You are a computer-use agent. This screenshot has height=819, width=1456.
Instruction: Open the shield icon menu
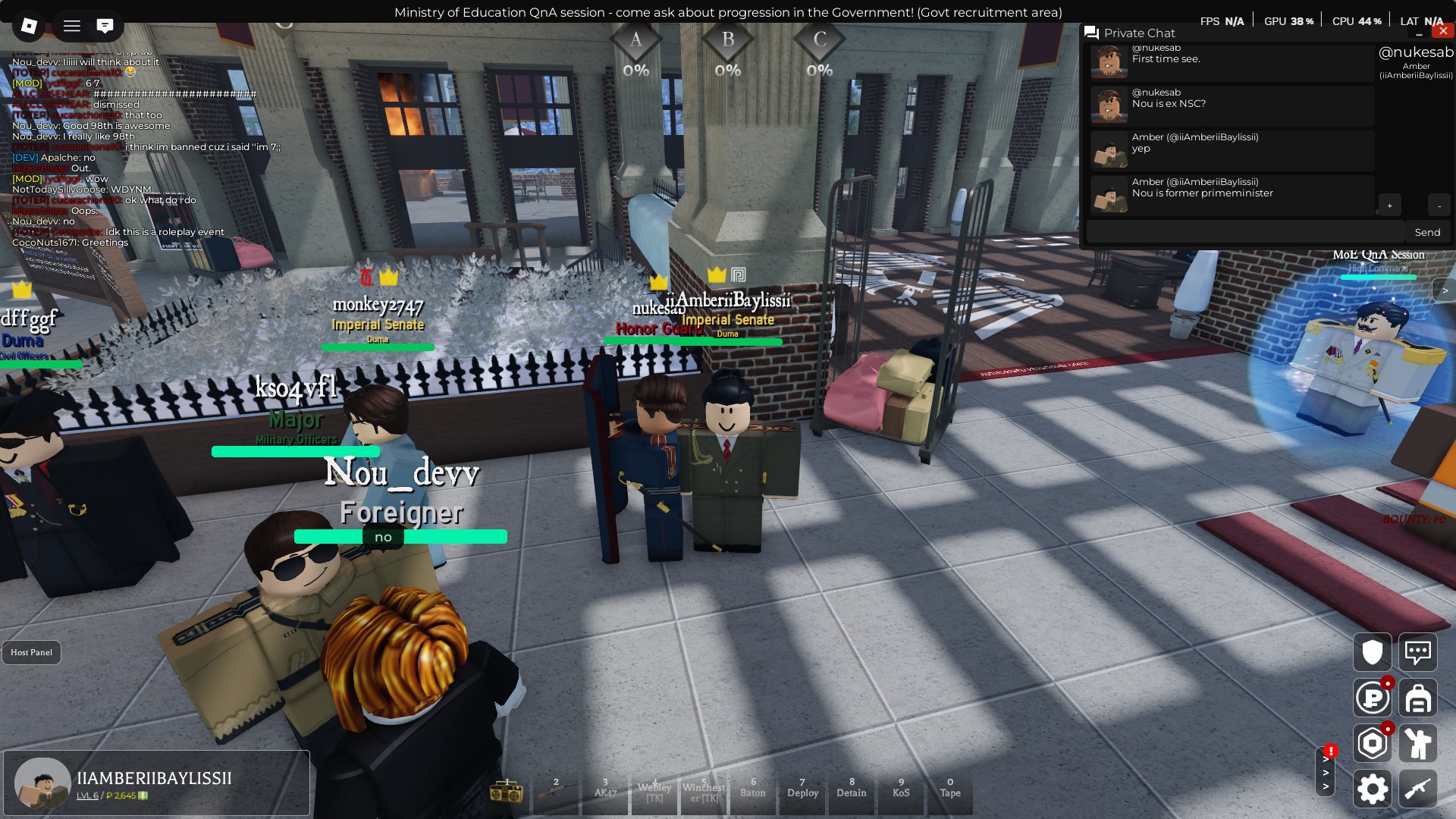[x=1372, y=652]
